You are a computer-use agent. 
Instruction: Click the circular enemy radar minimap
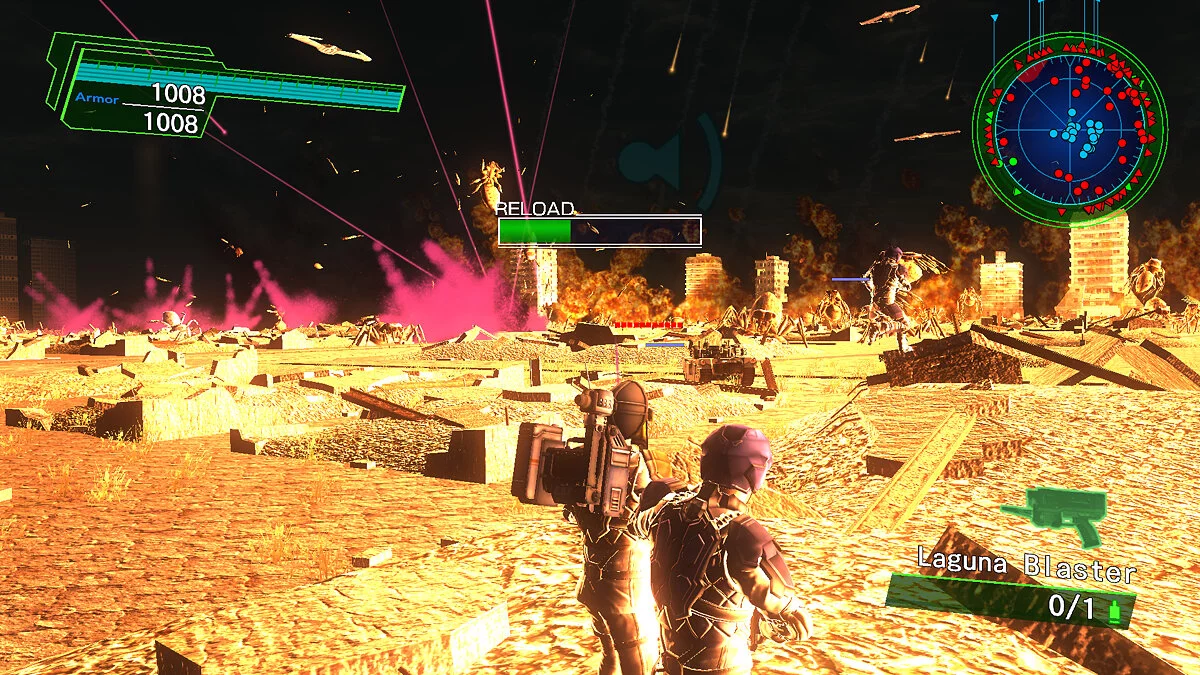click(x=1069, y=130)
